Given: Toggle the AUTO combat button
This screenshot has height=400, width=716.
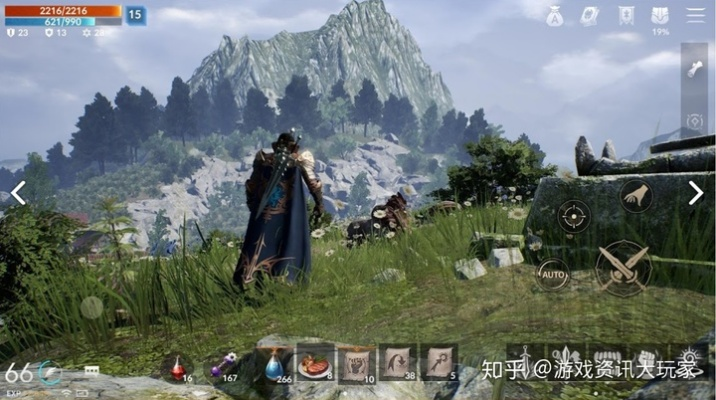Looking at the screenshot, I should (x=552, y=272).
